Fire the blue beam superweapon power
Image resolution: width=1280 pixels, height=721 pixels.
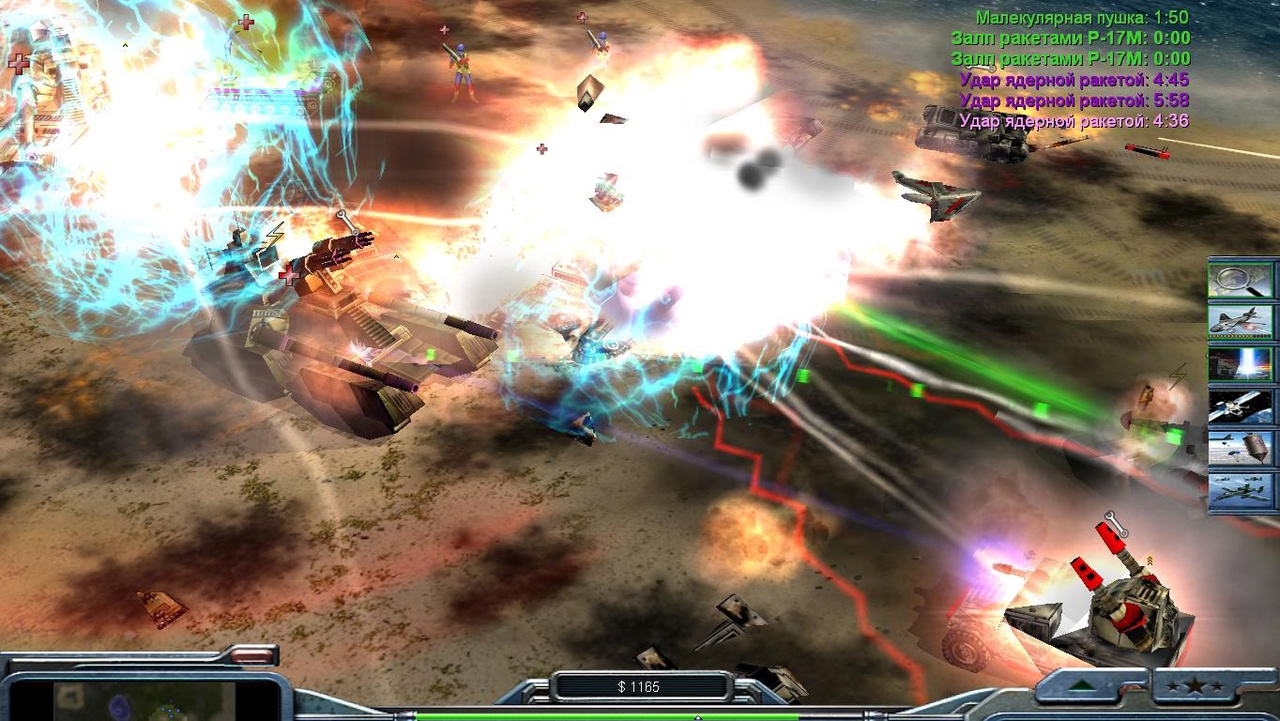point(1240,364)
